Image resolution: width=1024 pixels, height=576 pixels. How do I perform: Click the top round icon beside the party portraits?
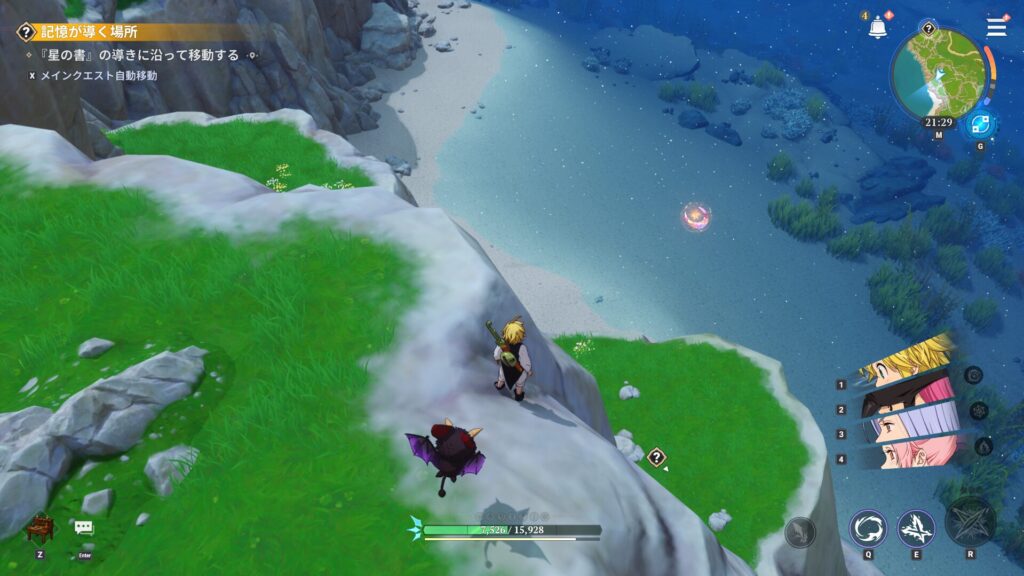(x=973, y=375)
